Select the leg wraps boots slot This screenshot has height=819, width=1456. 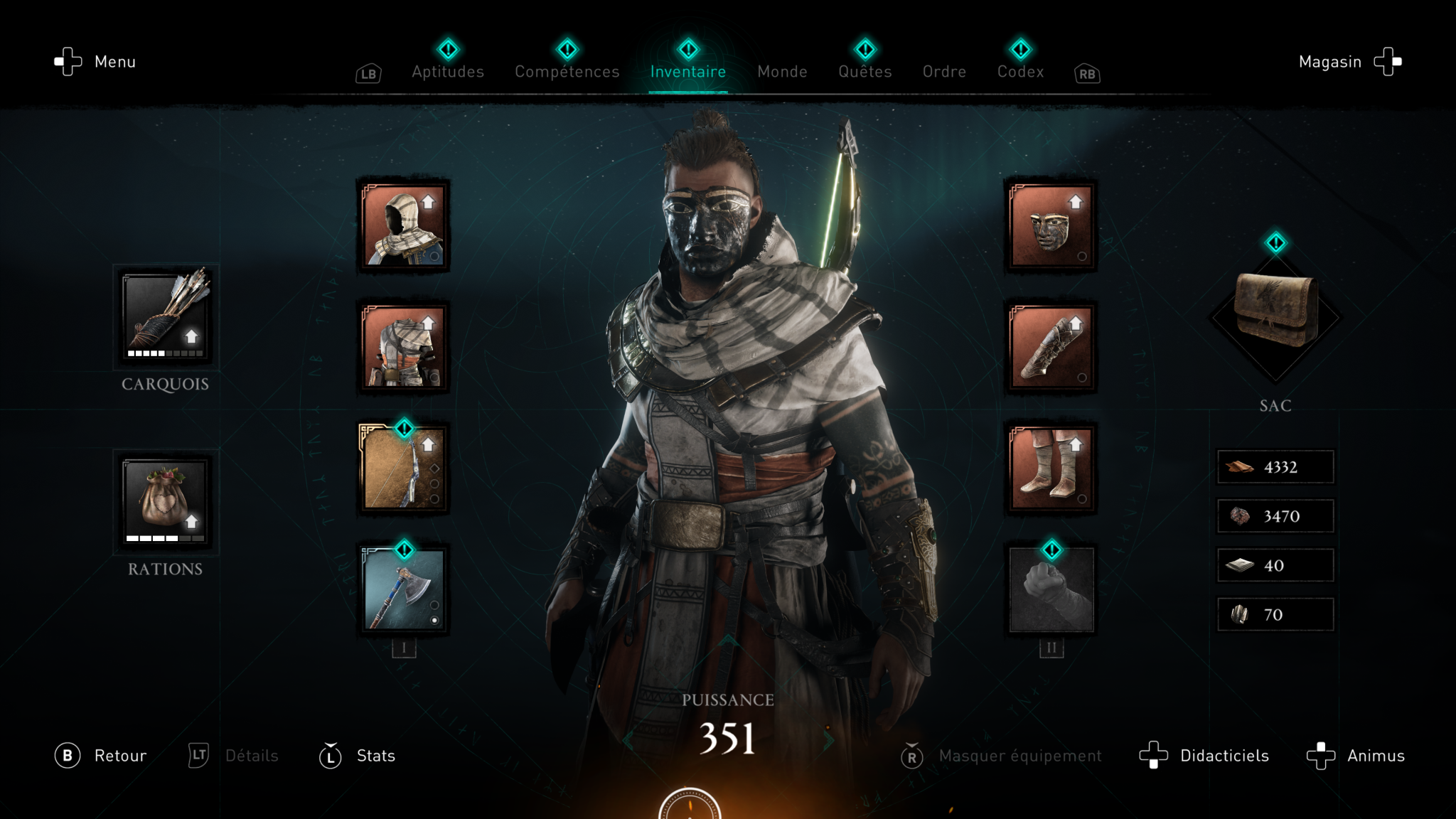coord(1051,468)
